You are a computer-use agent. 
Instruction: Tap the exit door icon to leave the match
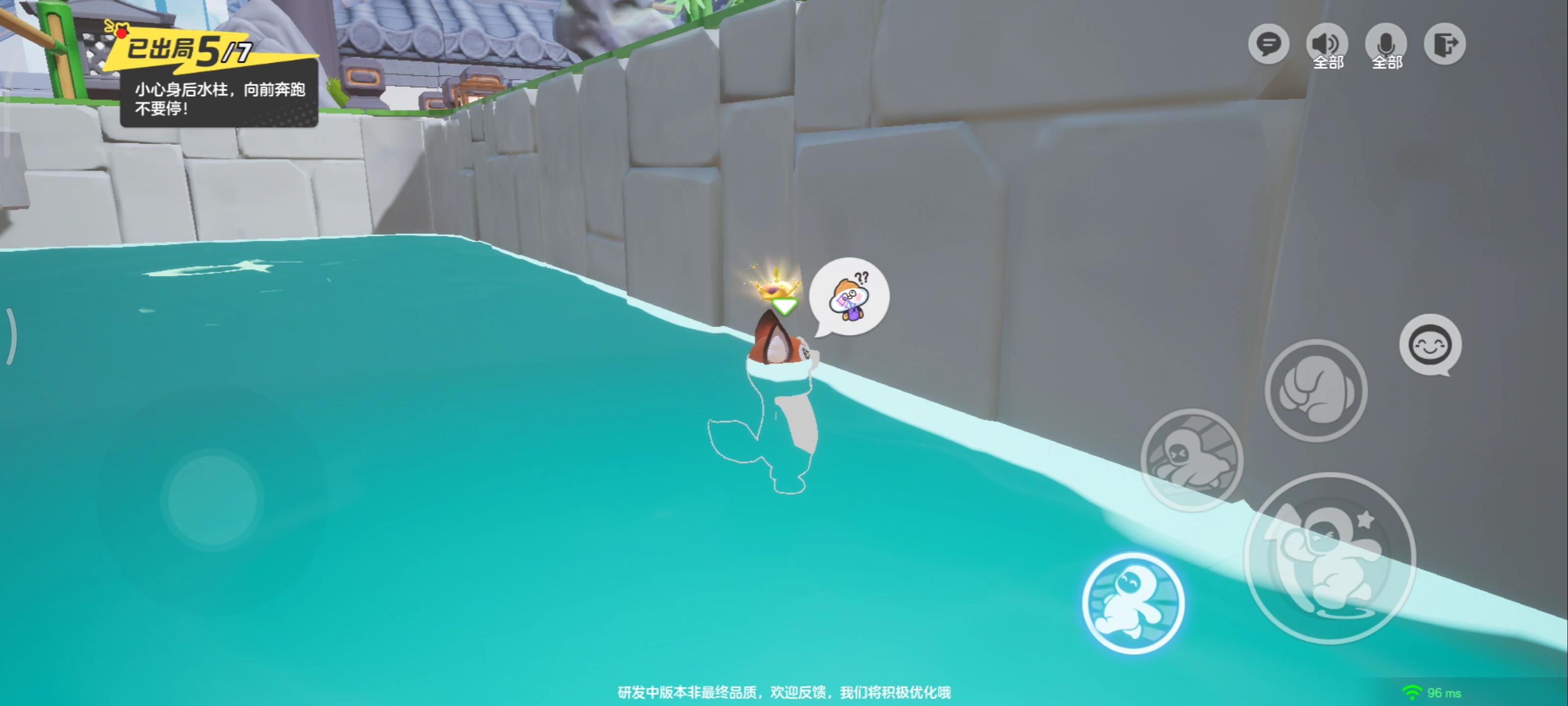(1445, 44)
